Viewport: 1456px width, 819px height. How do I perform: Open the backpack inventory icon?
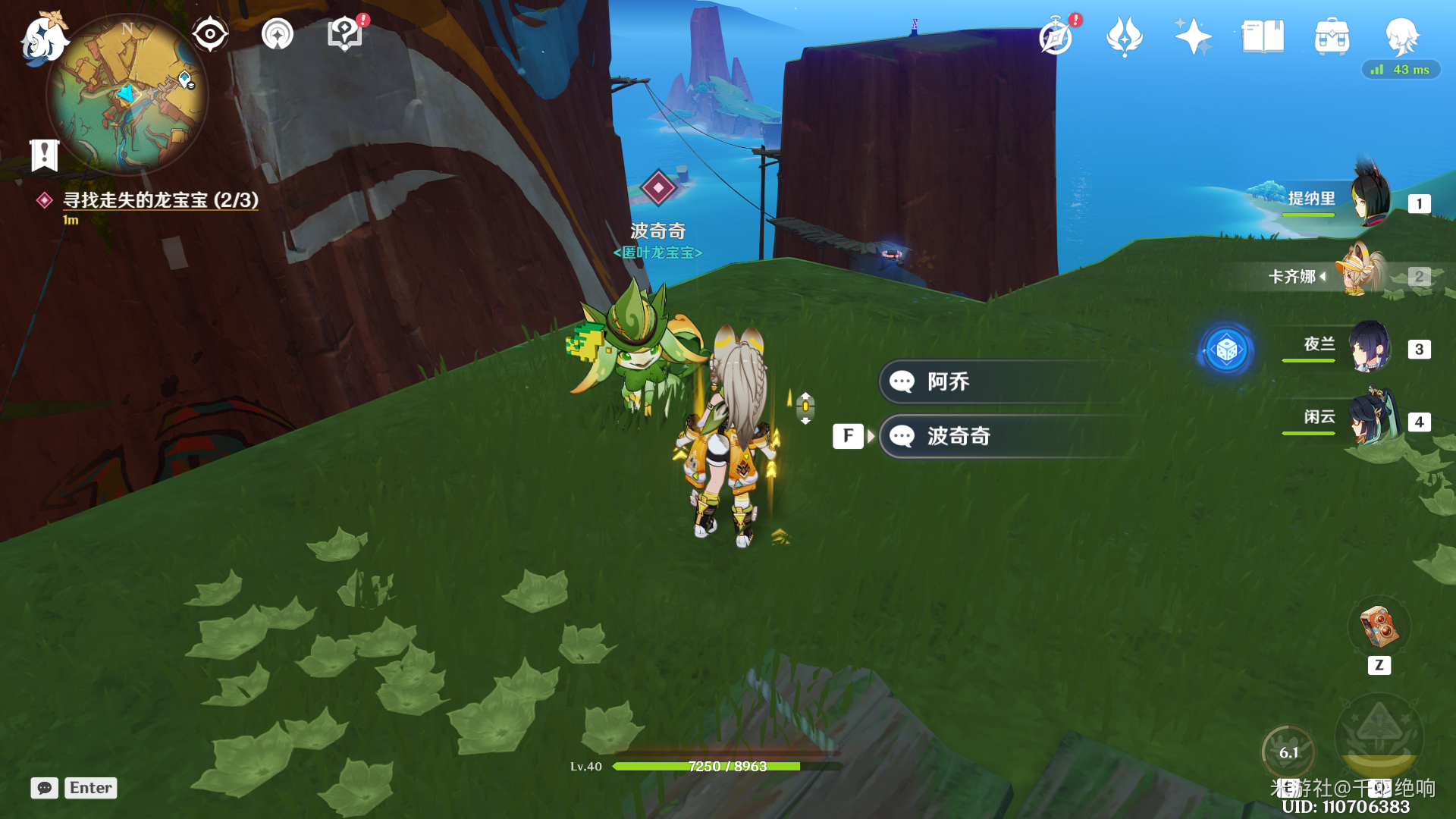pyautogui.click(x=1332, y=36)
